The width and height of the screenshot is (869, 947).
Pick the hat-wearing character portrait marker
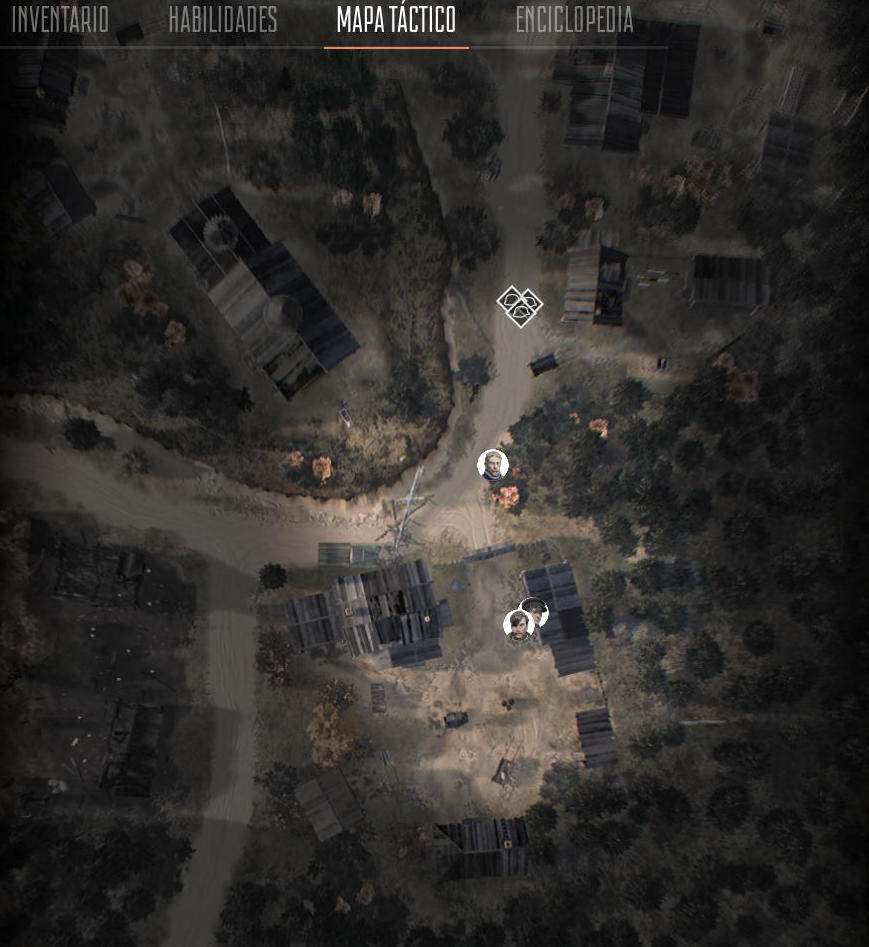click(536, 609)
